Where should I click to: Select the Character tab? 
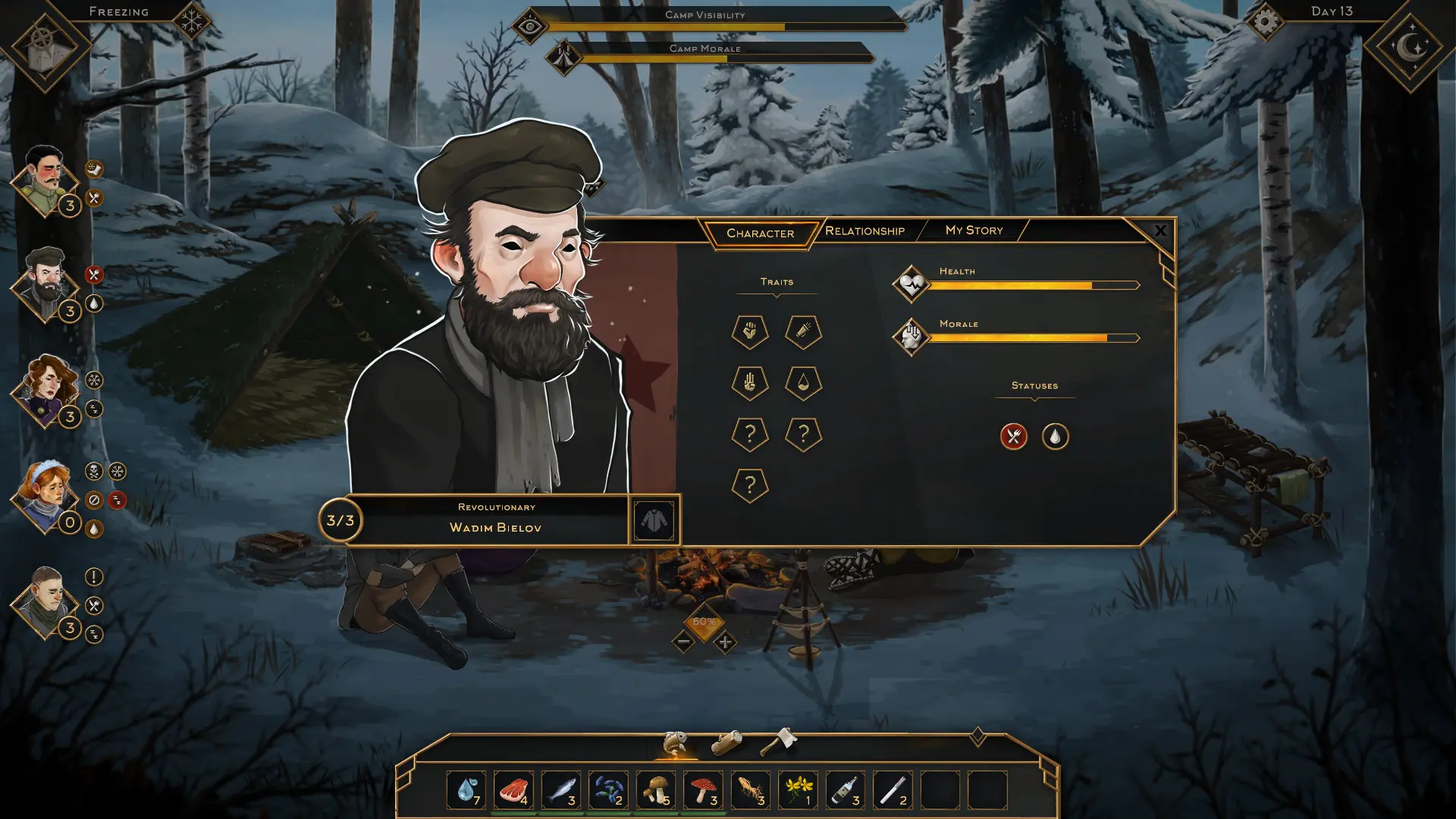click(760, 233)
